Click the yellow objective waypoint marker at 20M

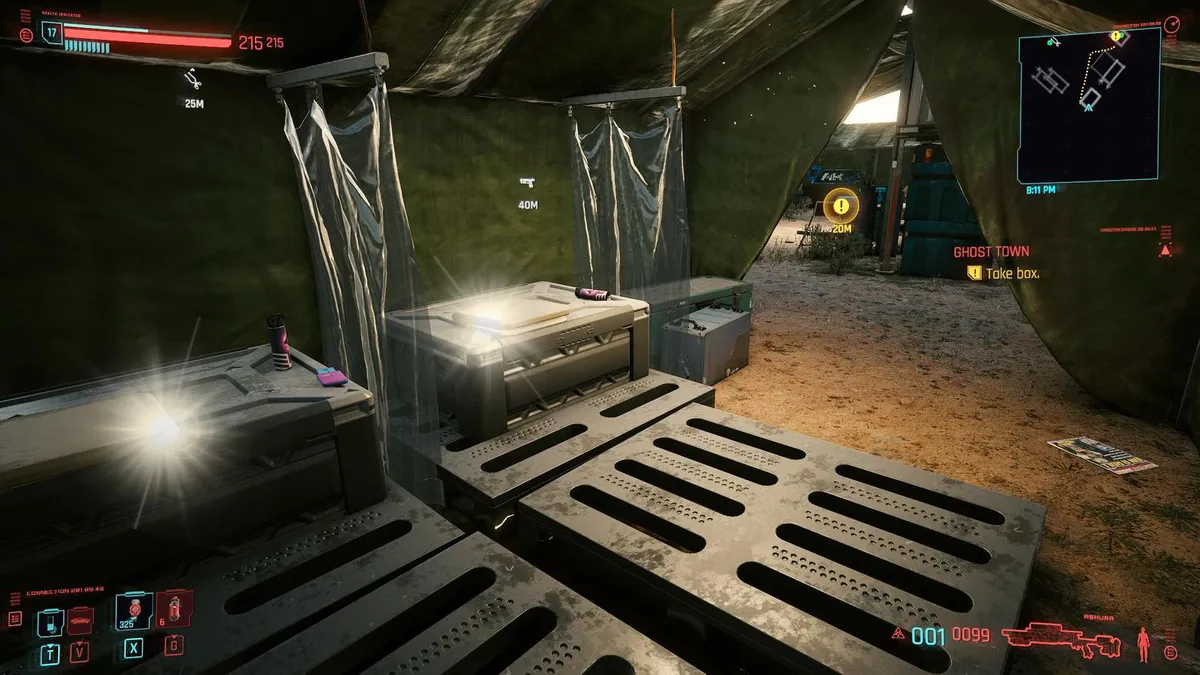click(843, 206)
